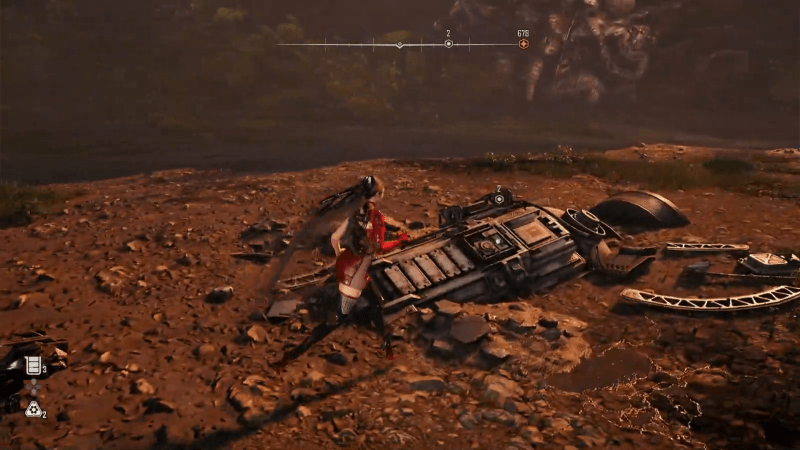Click the orange objective marker on compass
The image size is (800, 450).
click(x=523, y=44)
